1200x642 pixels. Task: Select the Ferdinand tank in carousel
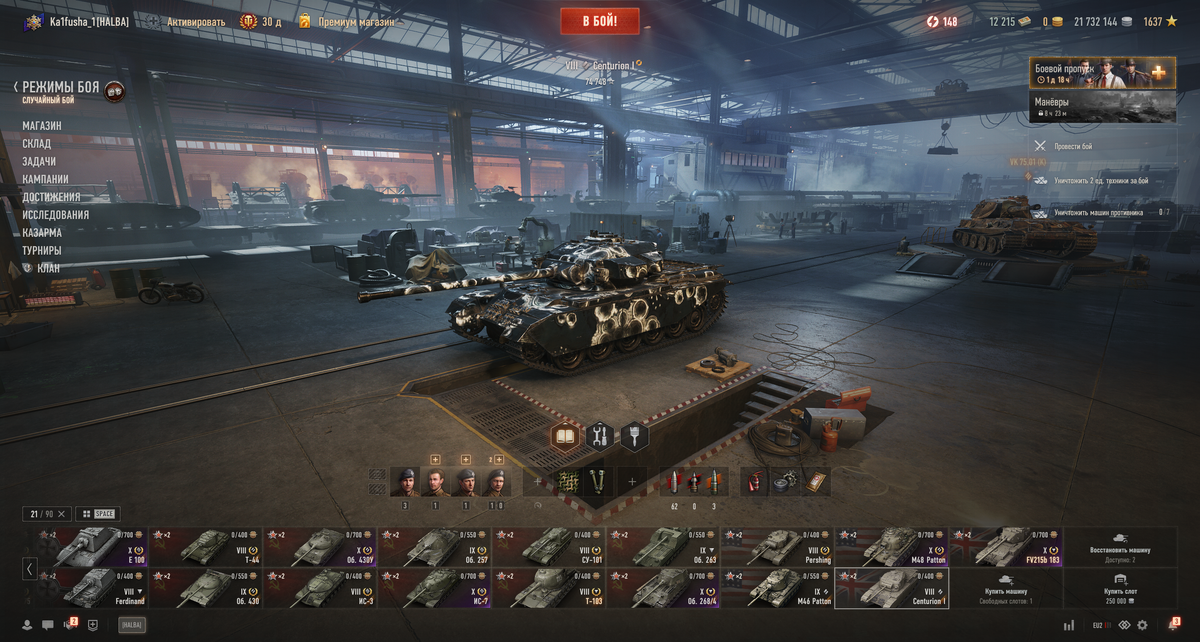[x=91, y=589]
